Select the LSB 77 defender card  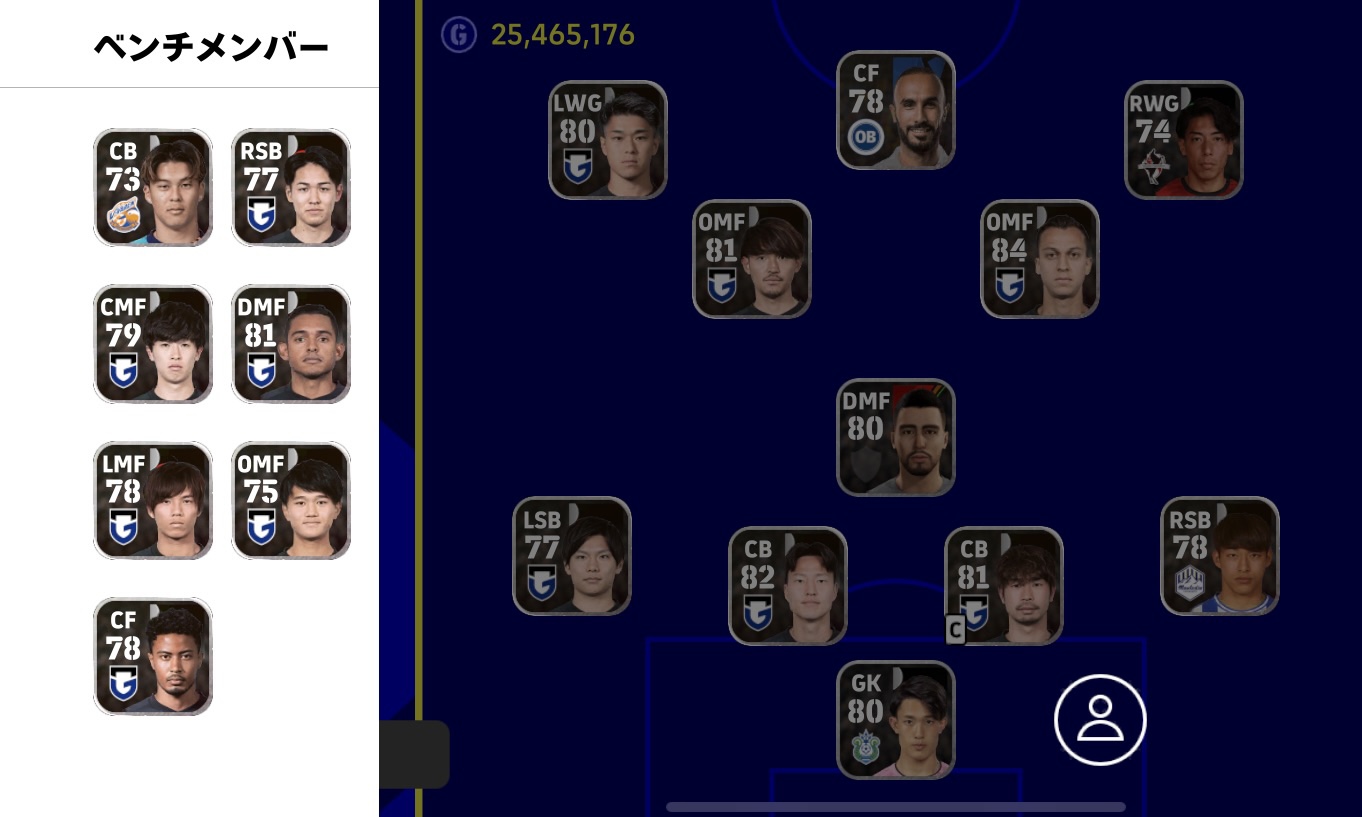coord(572,556)
